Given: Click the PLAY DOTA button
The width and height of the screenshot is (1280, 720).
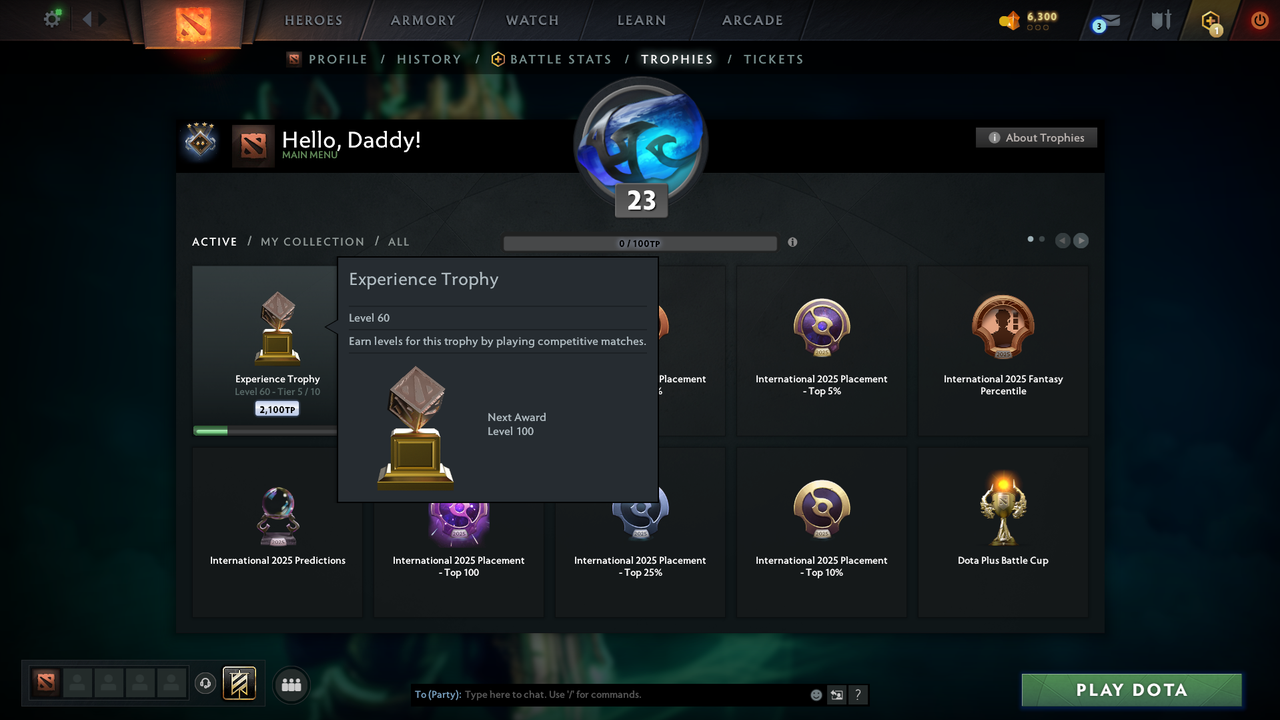Looking at the screenshot, I should (x=1131, y=690).
